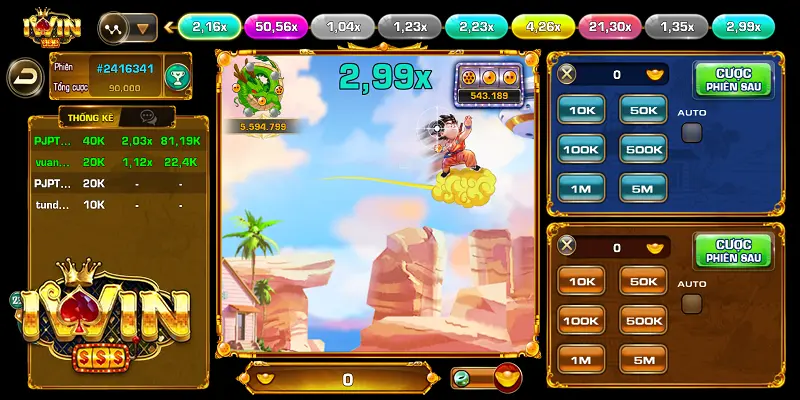Open the trophy leaderboard icon
This screenshot has width=800, height=400.
click(x=177, y=75)
